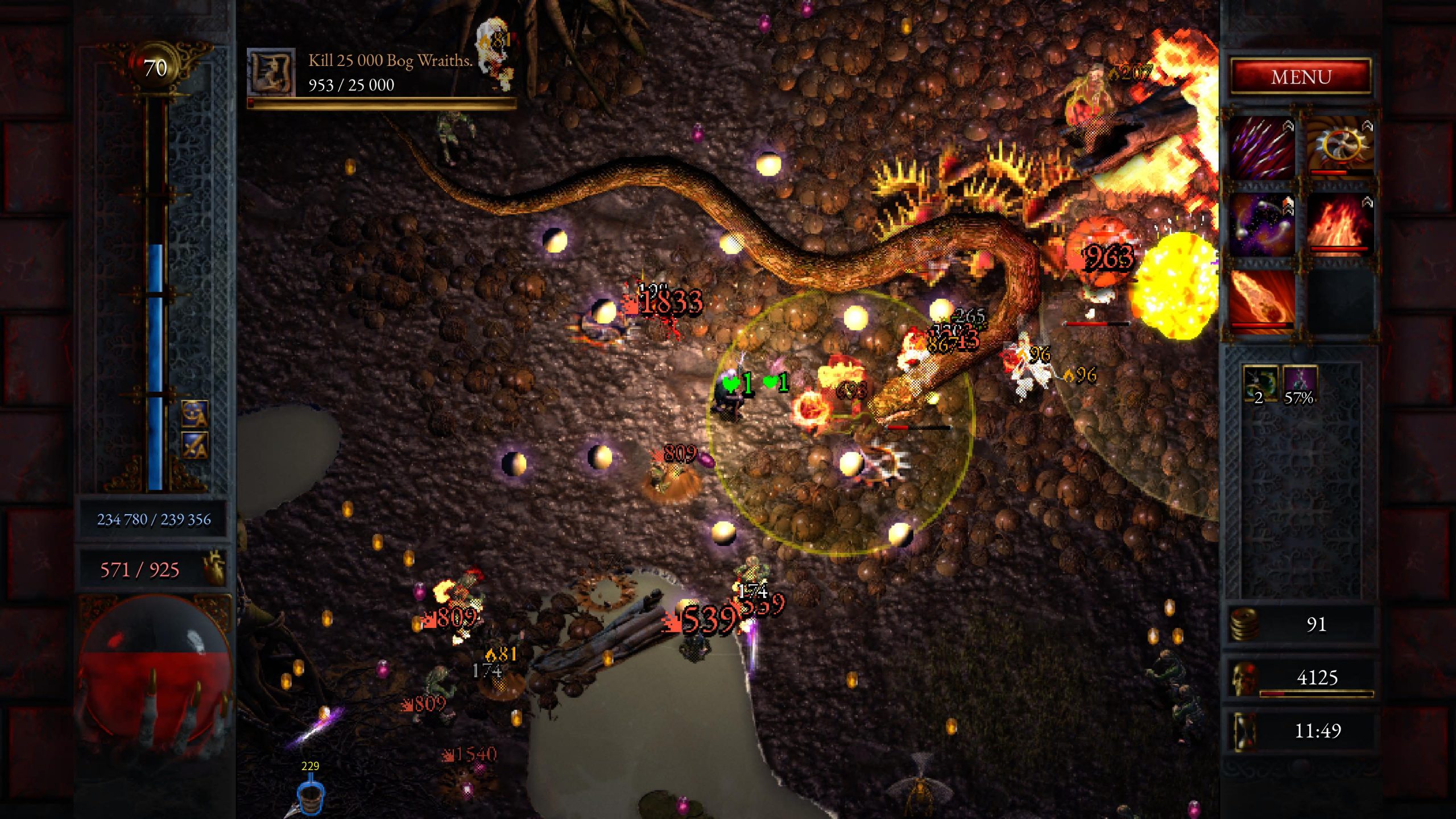
Task: Activate the spinning ring blade skill
Action: tap(1341, 147)
